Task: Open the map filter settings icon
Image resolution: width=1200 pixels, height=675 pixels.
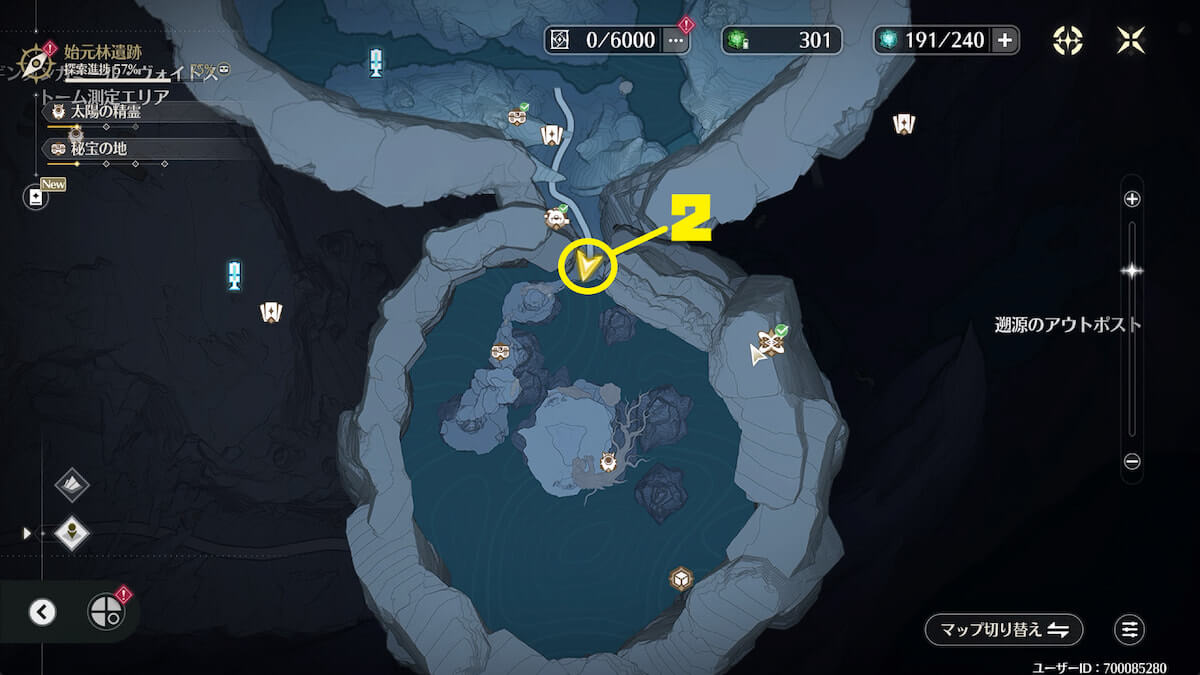Action: pos(1129,630)
